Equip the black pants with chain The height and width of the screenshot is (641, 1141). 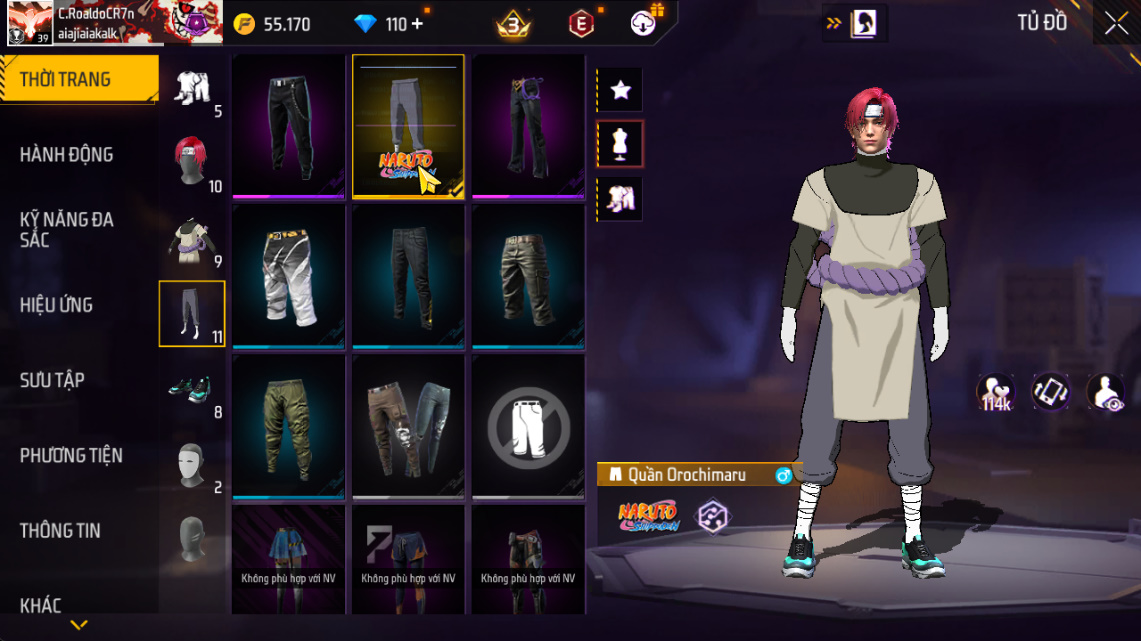click(289, 125)
